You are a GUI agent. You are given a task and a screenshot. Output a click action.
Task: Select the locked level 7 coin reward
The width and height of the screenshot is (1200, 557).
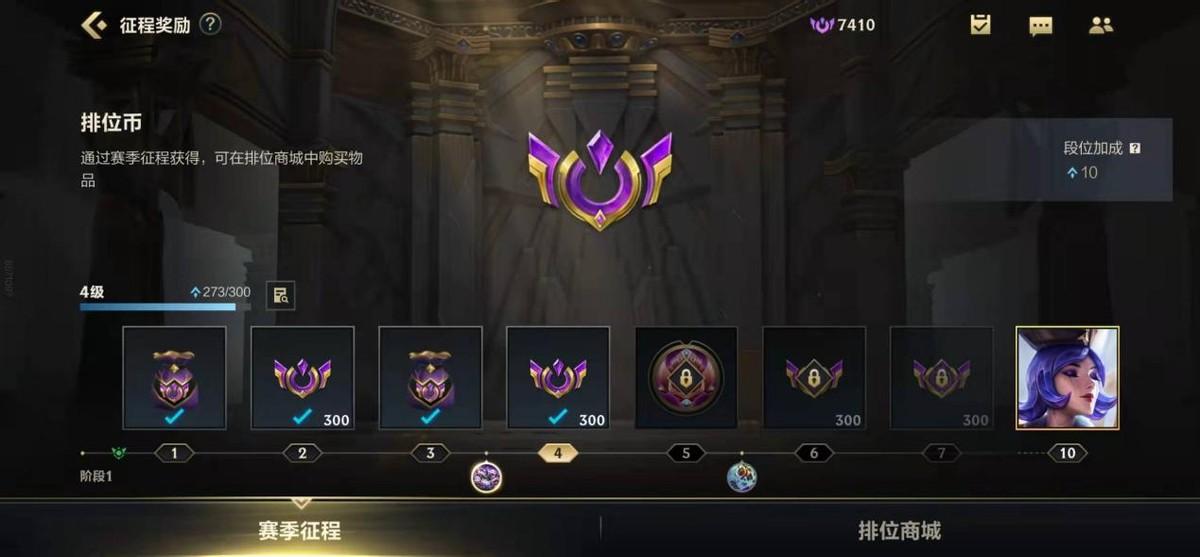(x=941, y=378)
